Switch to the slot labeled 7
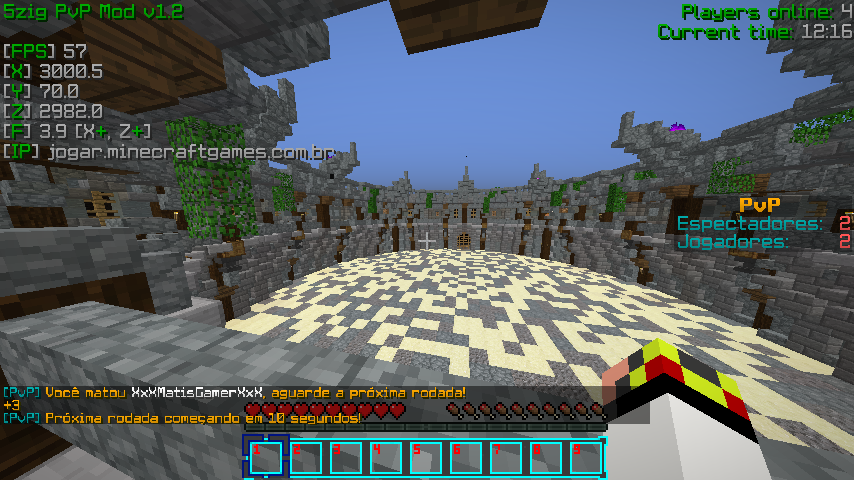The image size is (854, 480). click(505, 457)
